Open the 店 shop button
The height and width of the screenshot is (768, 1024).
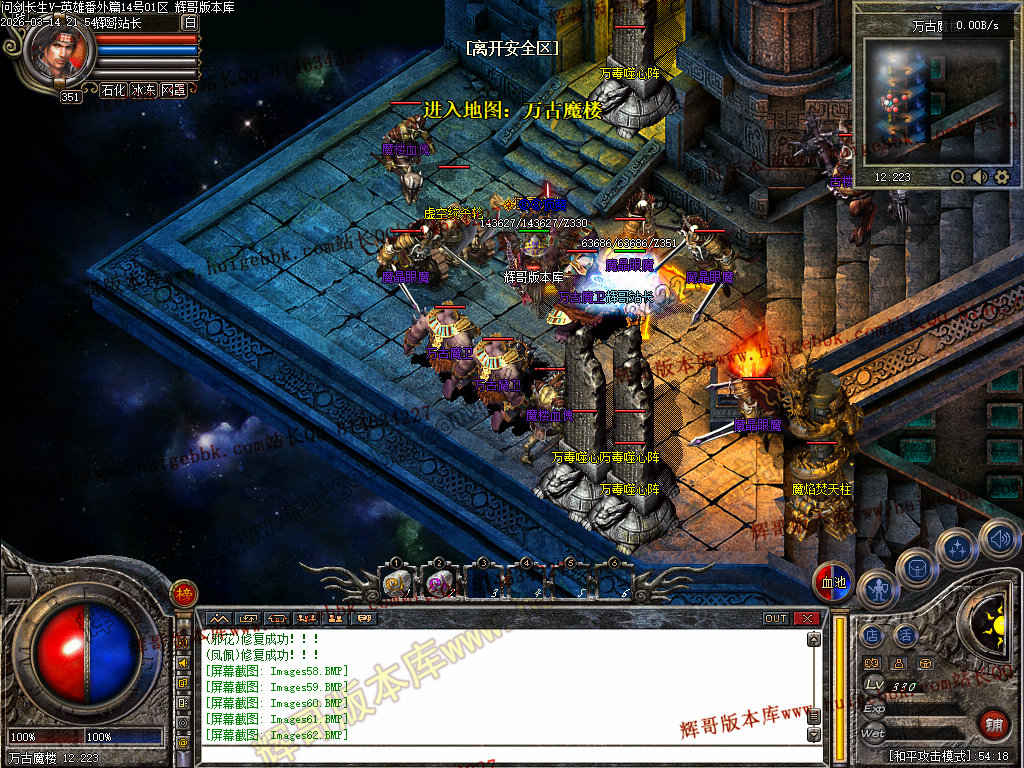tap(872, 635)
